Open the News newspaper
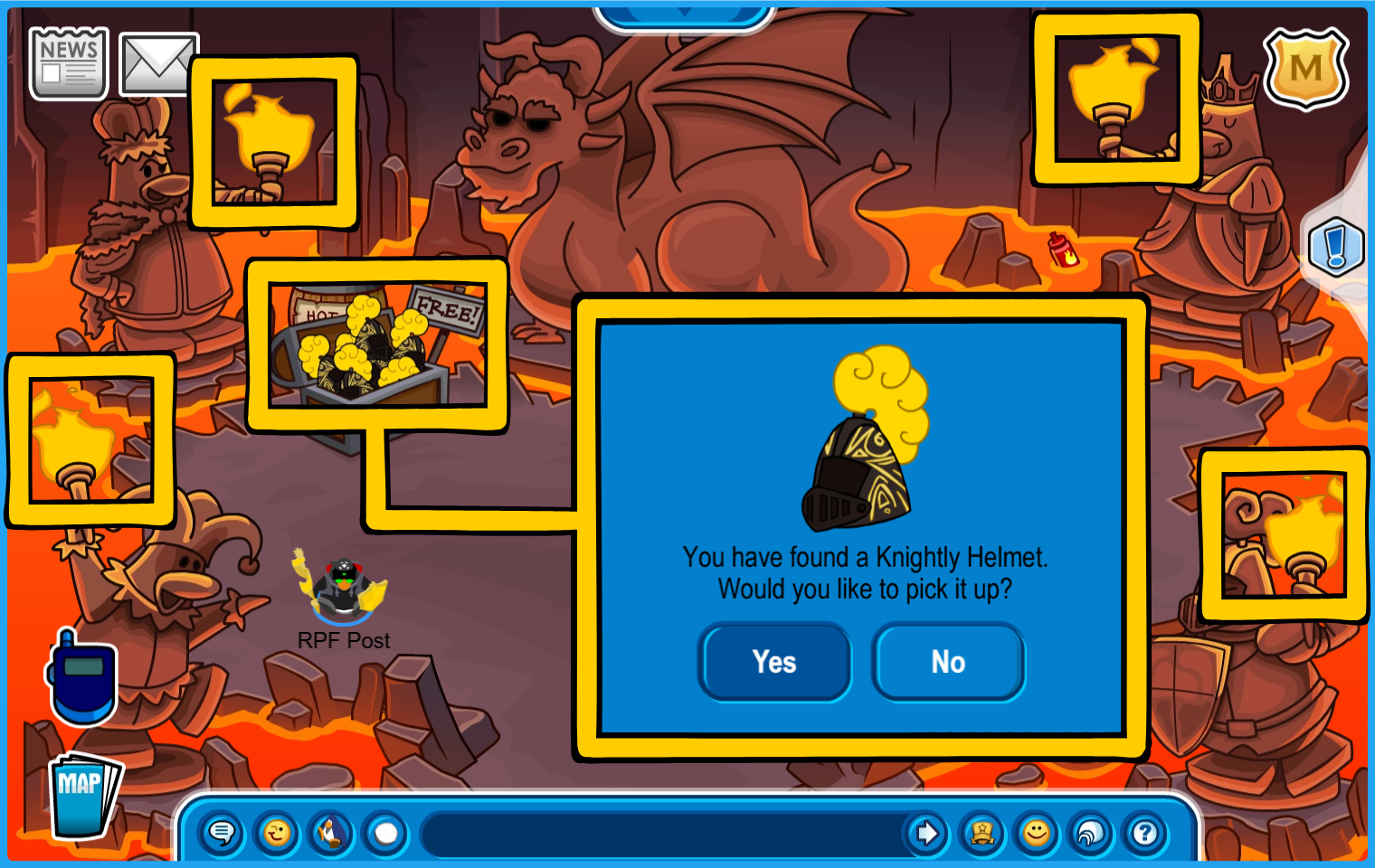 [69, 62]
